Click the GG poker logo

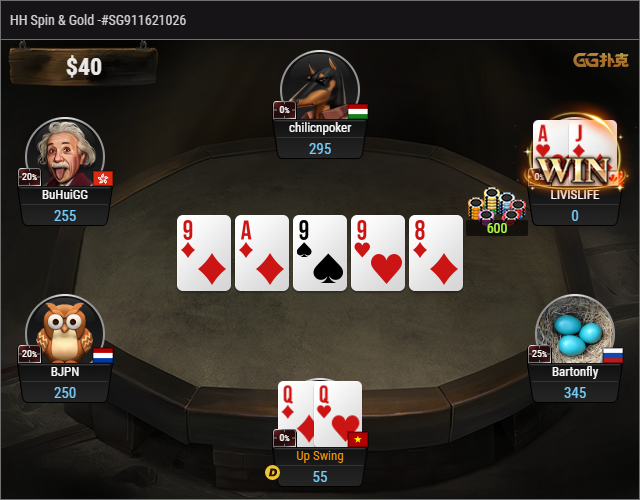coord(600,60)
